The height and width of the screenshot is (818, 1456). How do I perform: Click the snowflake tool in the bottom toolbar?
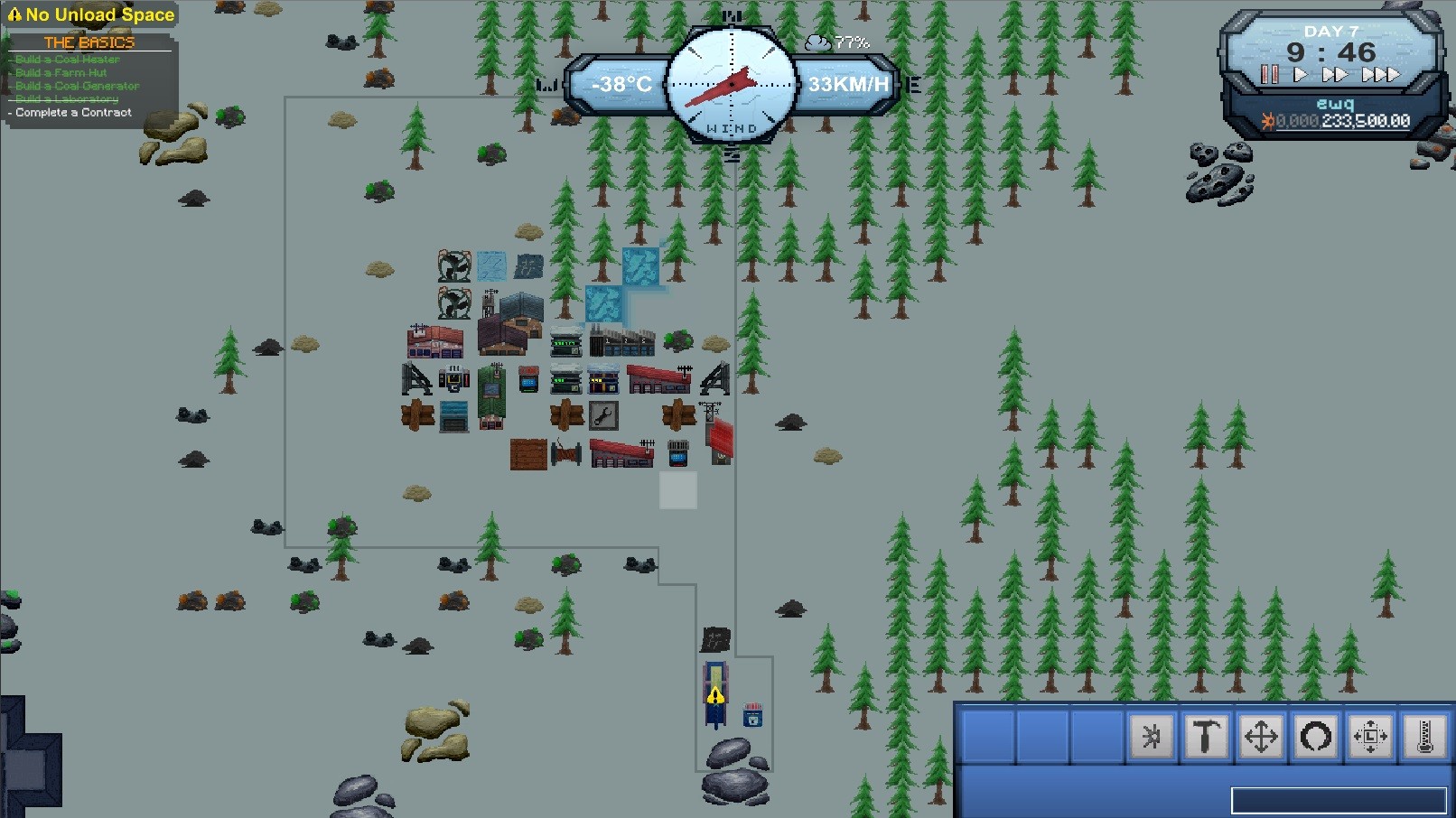pyautogui.click(x=1150, y=736)
